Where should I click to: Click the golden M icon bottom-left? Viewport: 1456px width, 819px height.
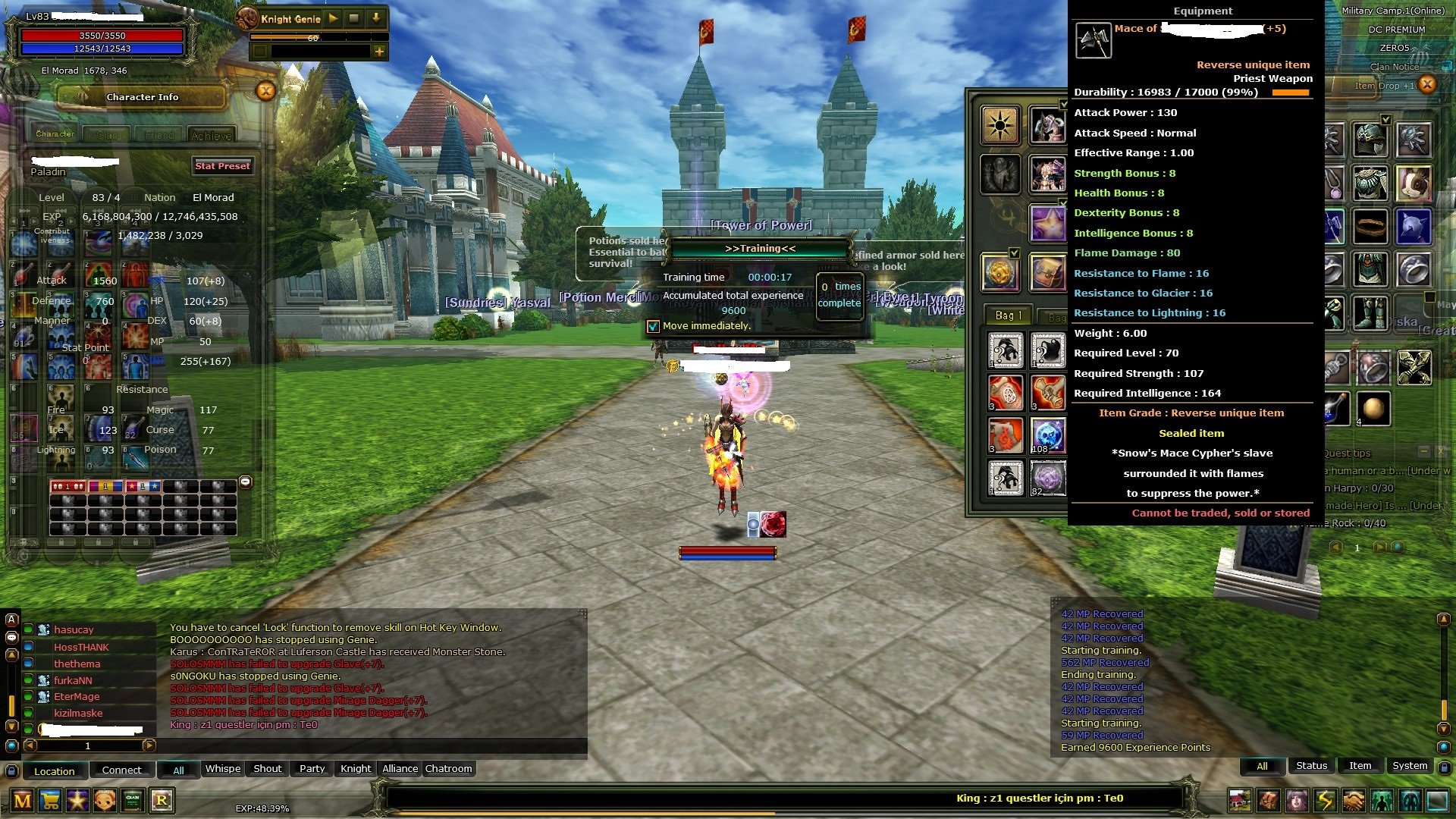pos(22,801)
